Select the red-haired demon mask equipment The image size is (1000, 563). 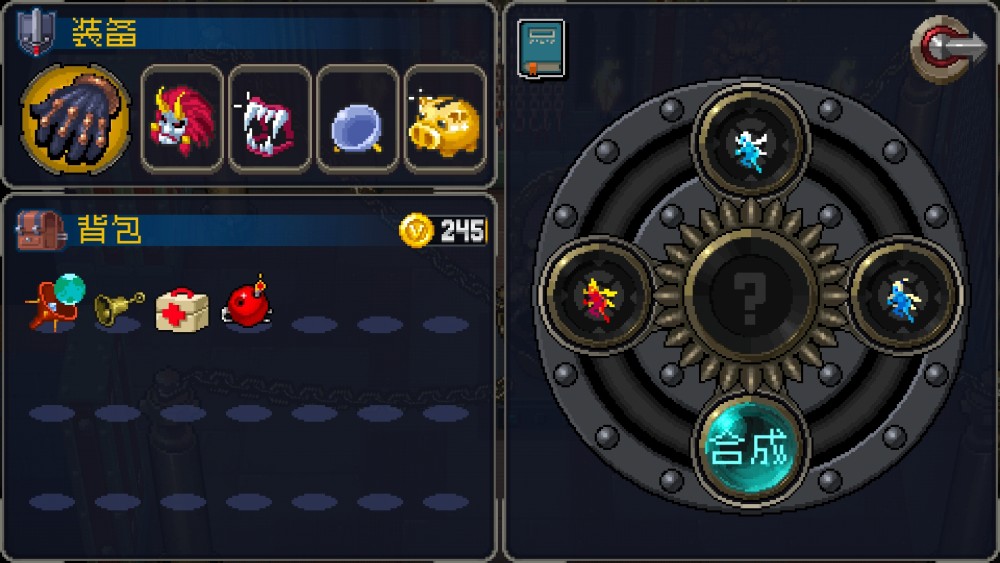[181, 119]
